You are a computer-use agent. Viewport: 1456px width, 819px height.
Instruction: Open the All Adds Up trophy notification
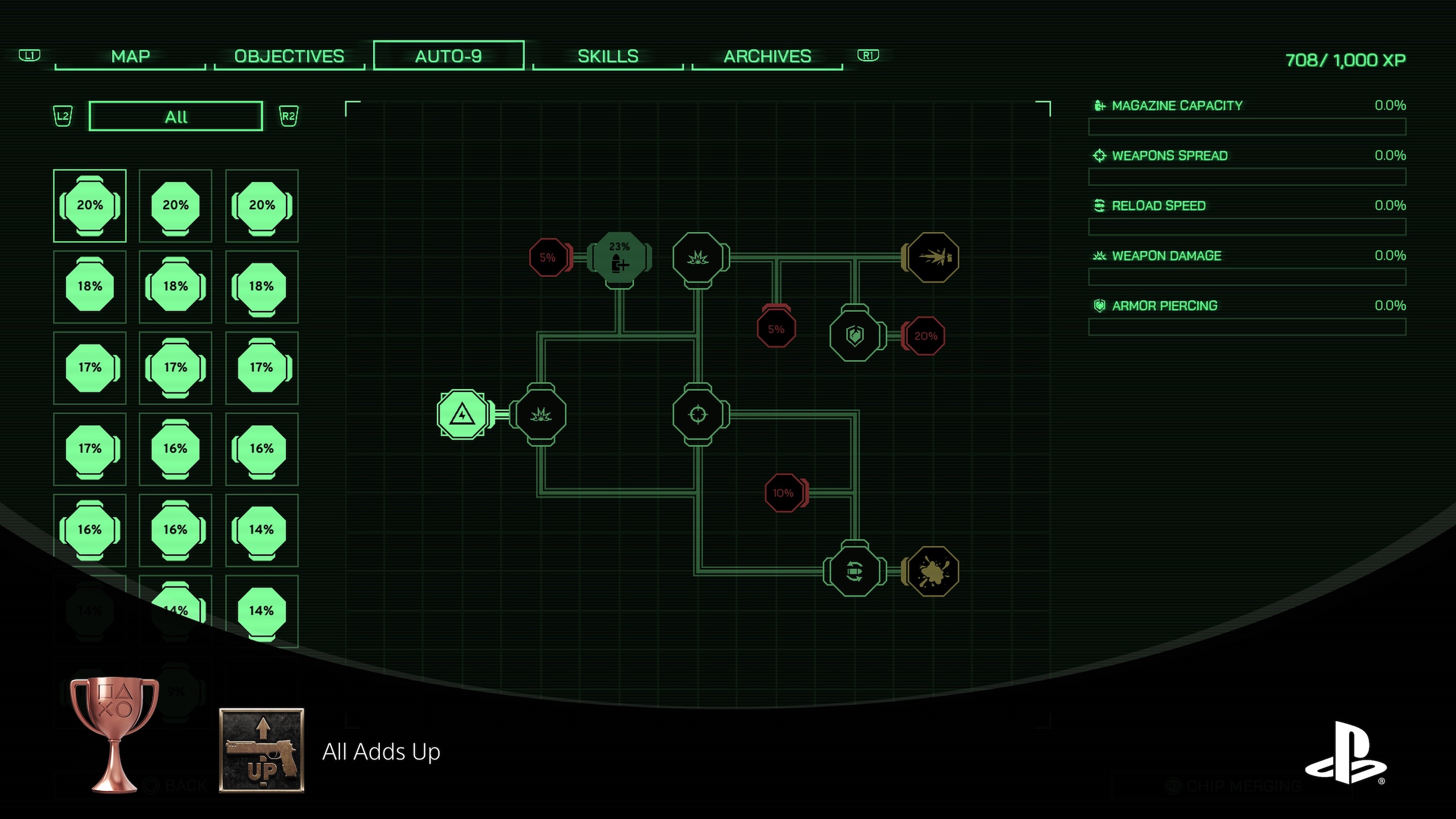[x=380, y=751]
